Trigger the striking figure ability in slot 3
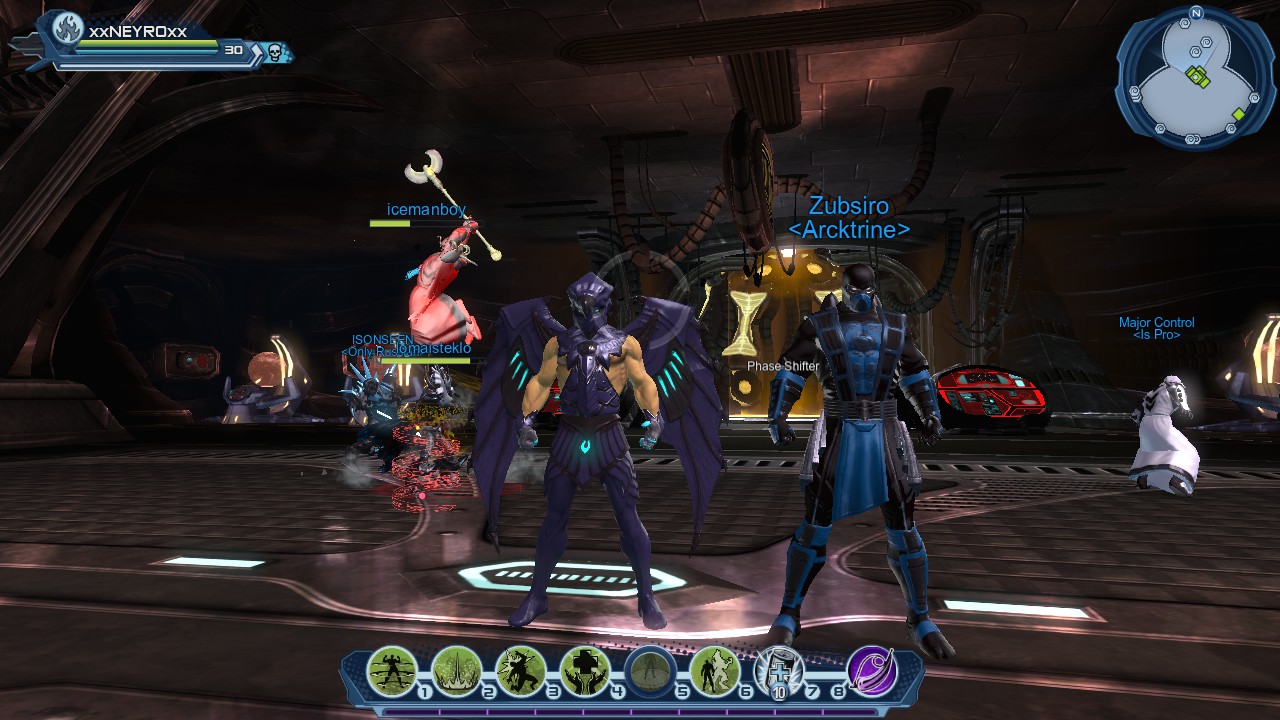The height and width of the screenshot is (720, 1280). 521,670
